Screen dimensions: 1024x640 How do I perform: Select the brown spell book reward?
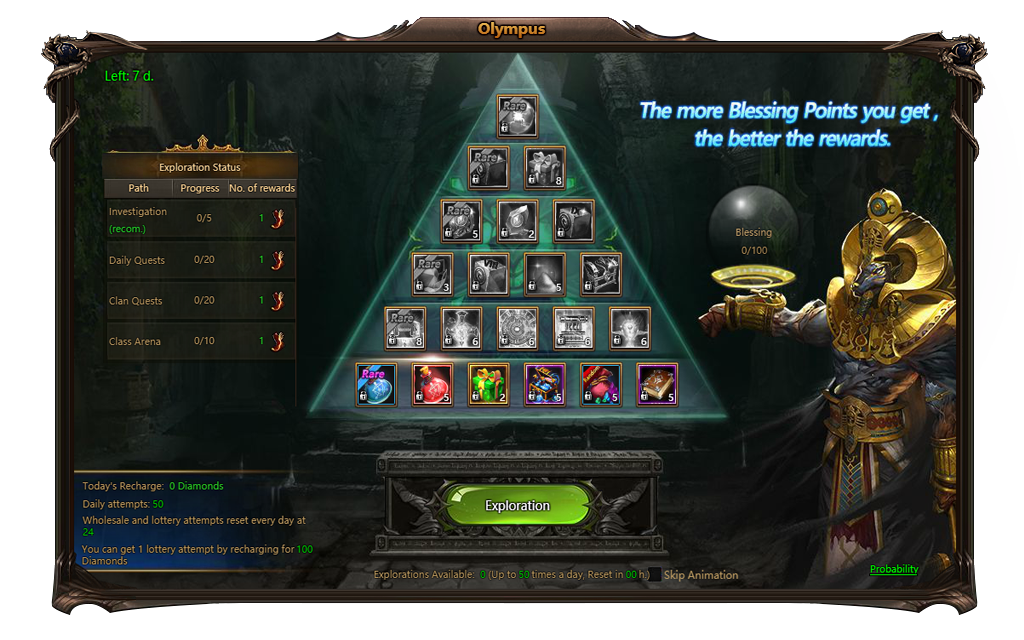click(657, 384)
